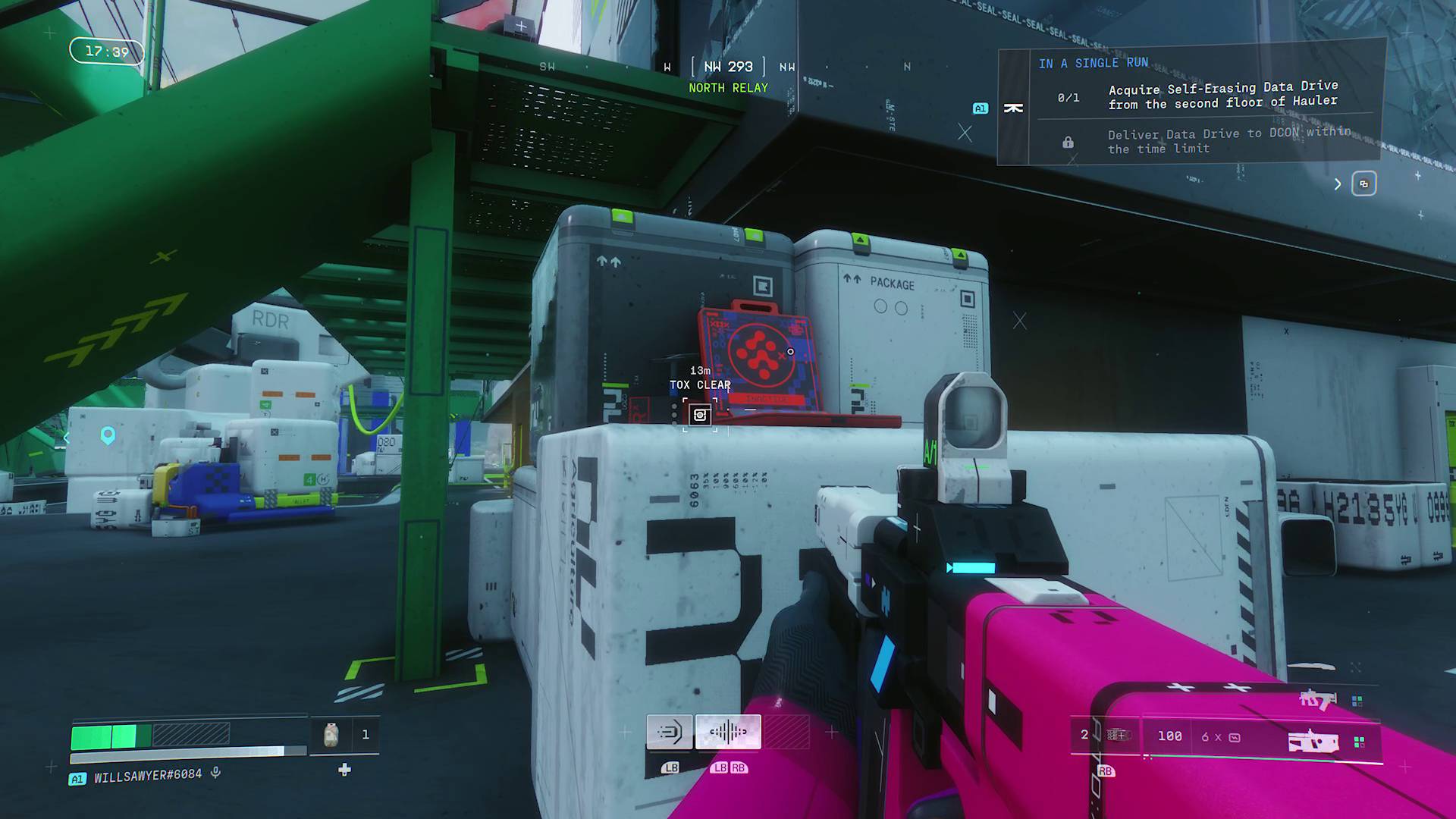Click the milk jug consumable icon
The width and height of the screenshot is (1456, 819).
(x=331, y=735)
